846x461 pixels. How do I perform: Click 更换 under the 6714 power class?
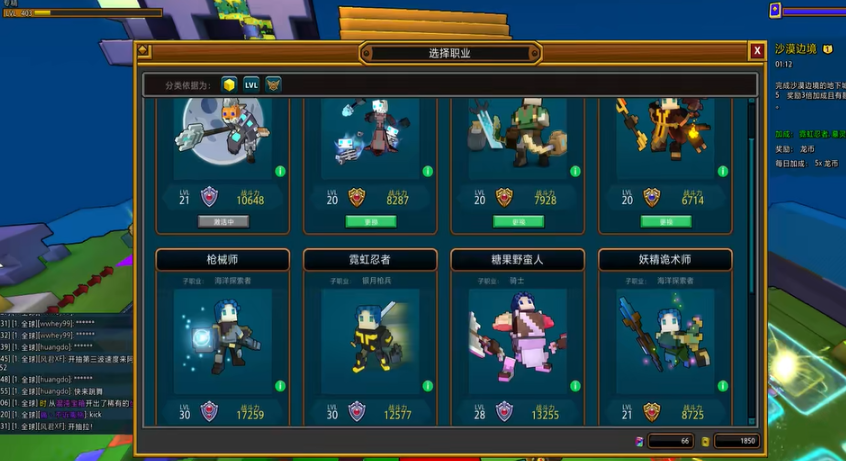(665, 221)
